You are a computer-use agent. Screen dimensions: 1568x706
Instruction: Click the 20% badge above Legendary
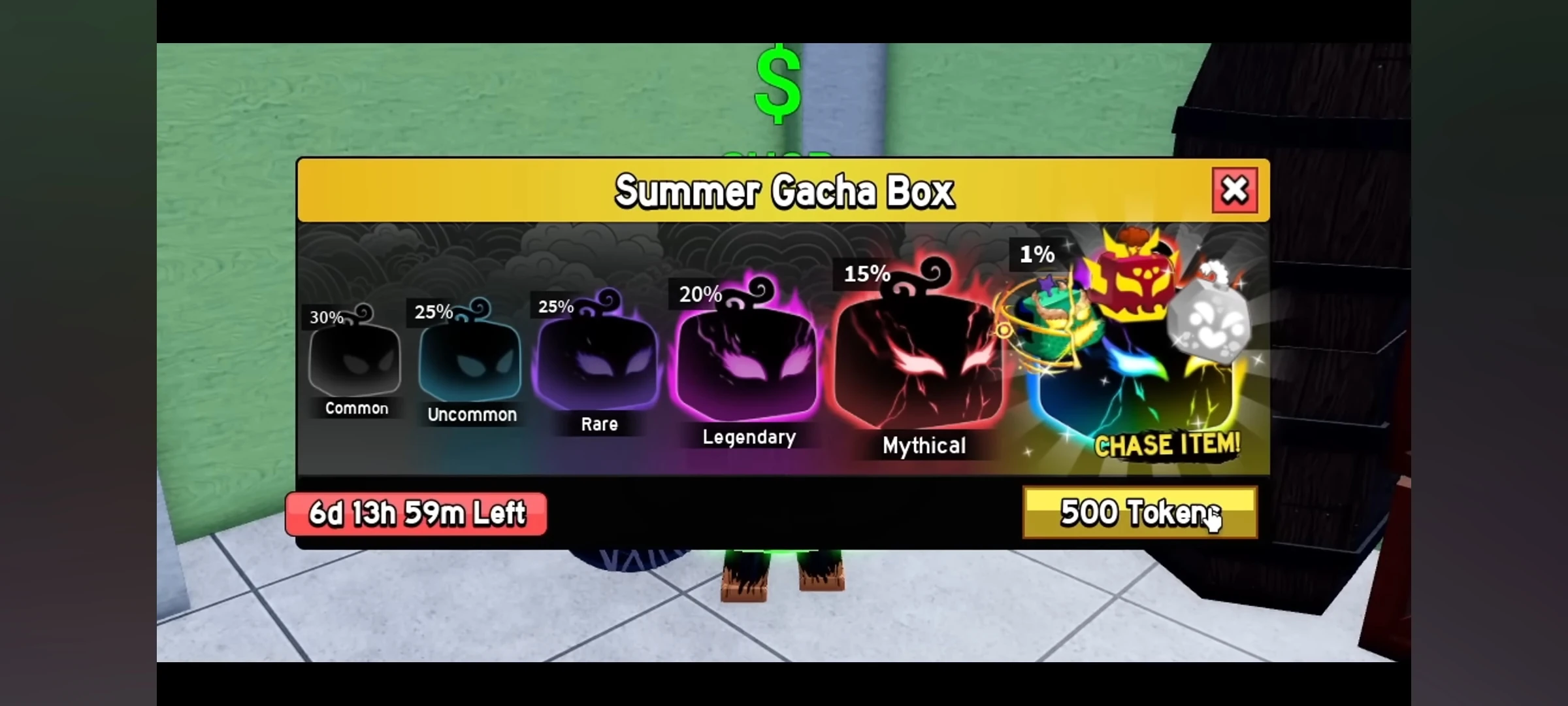click(x=700, y=295)
